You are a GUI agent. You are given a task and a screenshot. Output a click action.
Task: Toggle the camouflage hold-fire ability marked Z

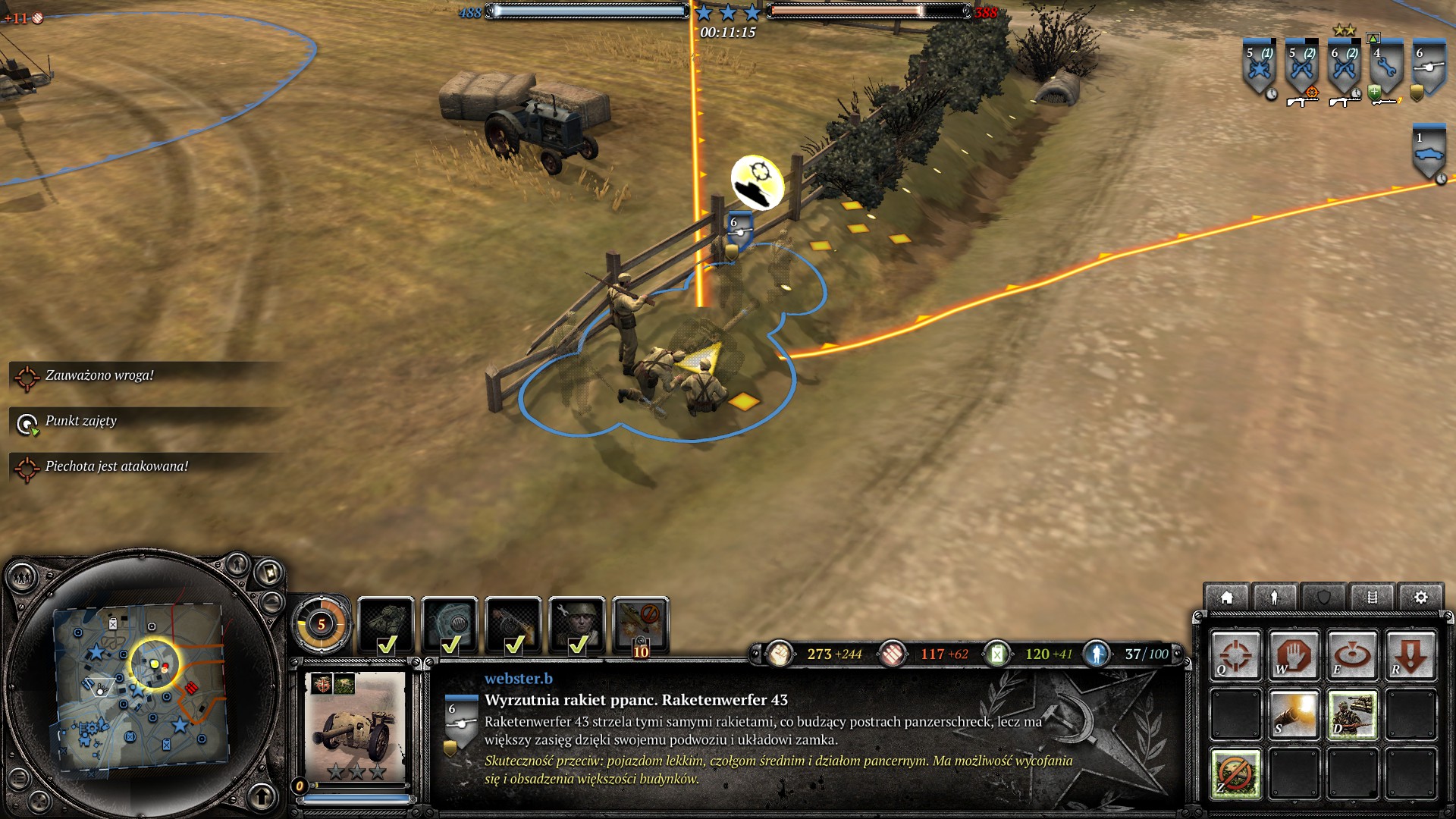tap(1235, 773)
